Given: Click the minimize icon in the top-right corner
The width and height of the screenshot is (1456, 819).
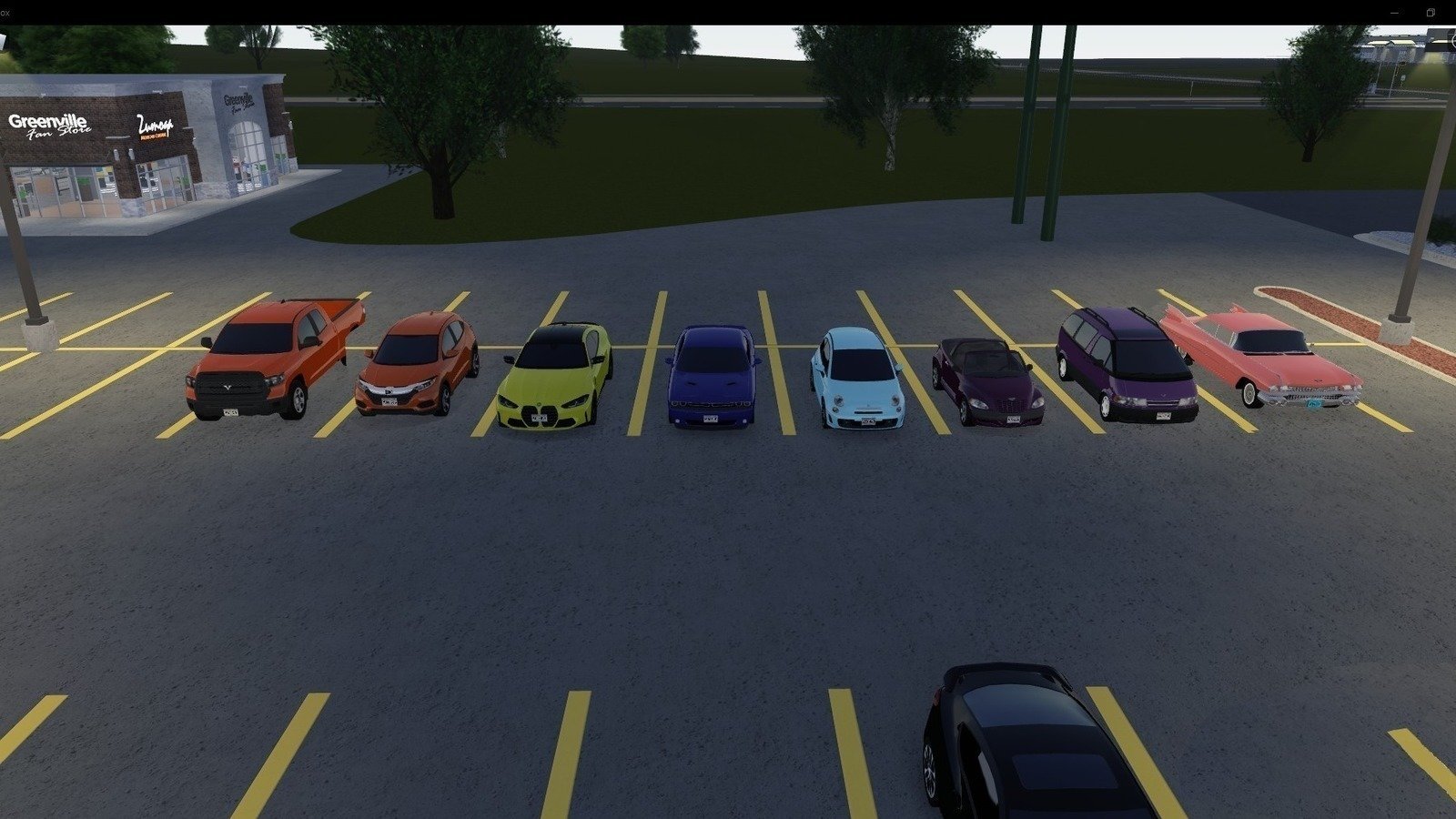Looking at the screenshot, I should (1395, 13).
